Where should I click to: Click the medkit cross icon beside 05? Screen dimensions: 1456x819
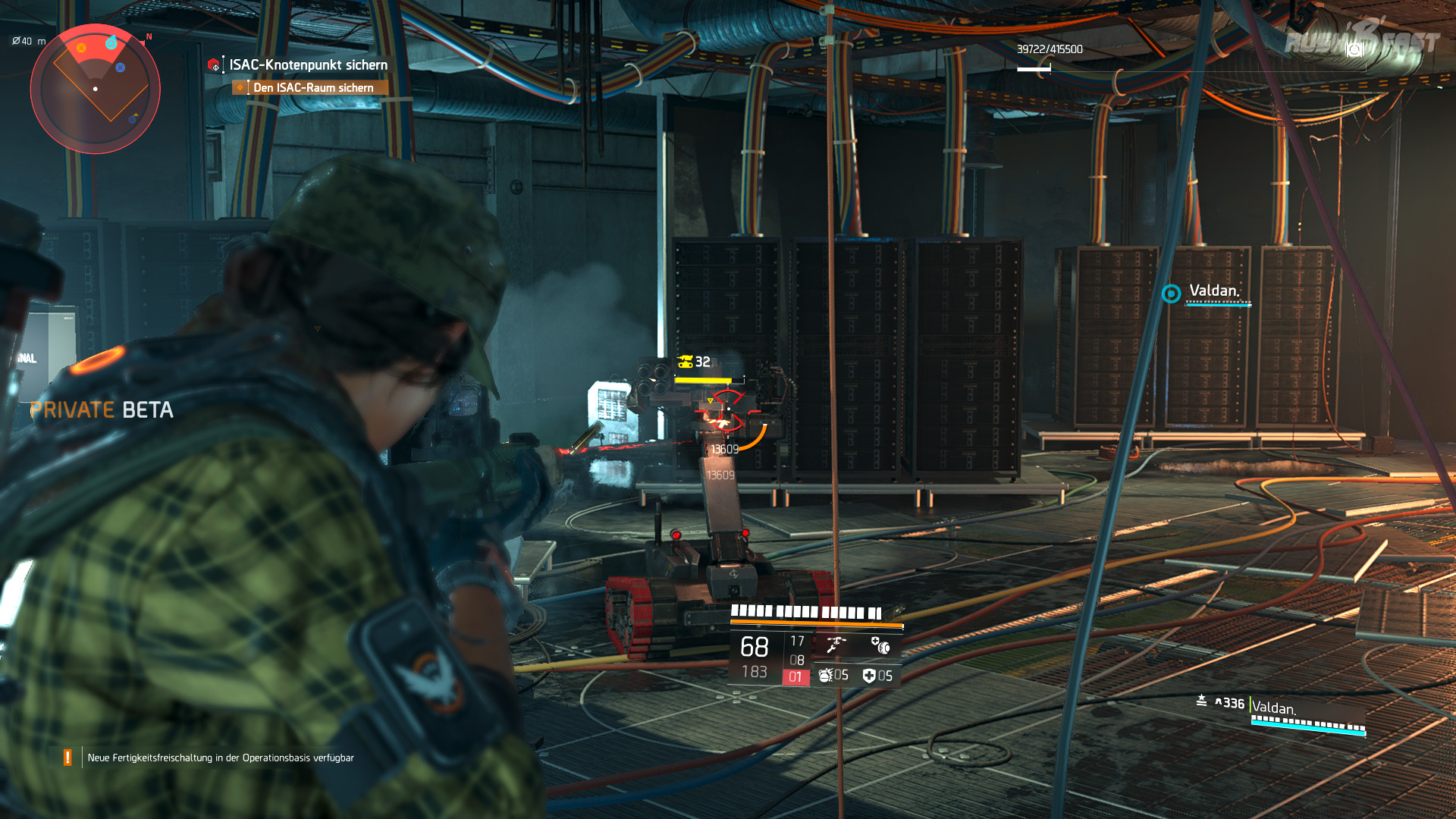869,676
